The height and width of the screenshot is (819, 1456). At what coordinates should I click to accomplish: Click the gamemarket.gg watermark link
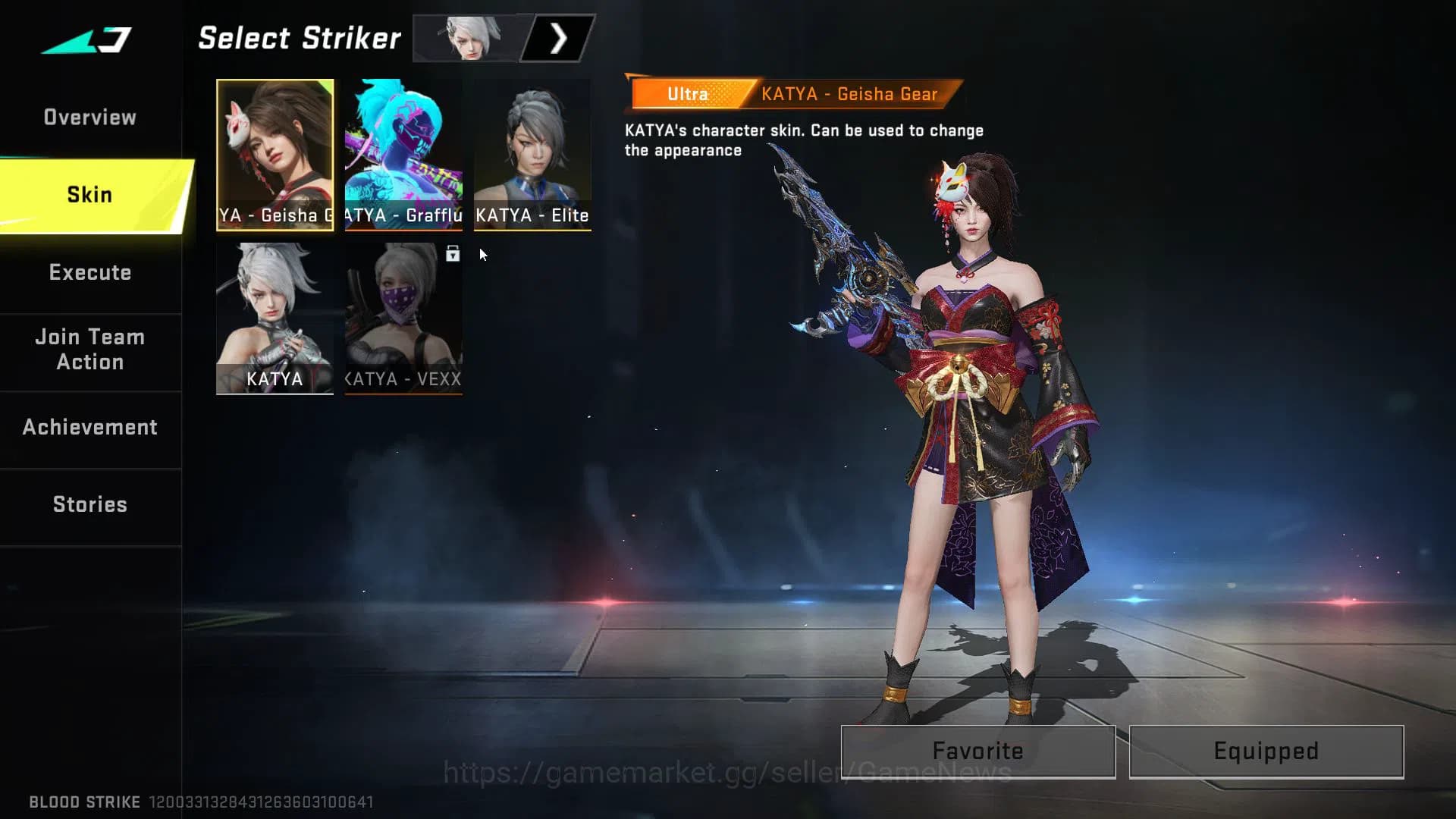pyautogui.click(x=726, y=771)
